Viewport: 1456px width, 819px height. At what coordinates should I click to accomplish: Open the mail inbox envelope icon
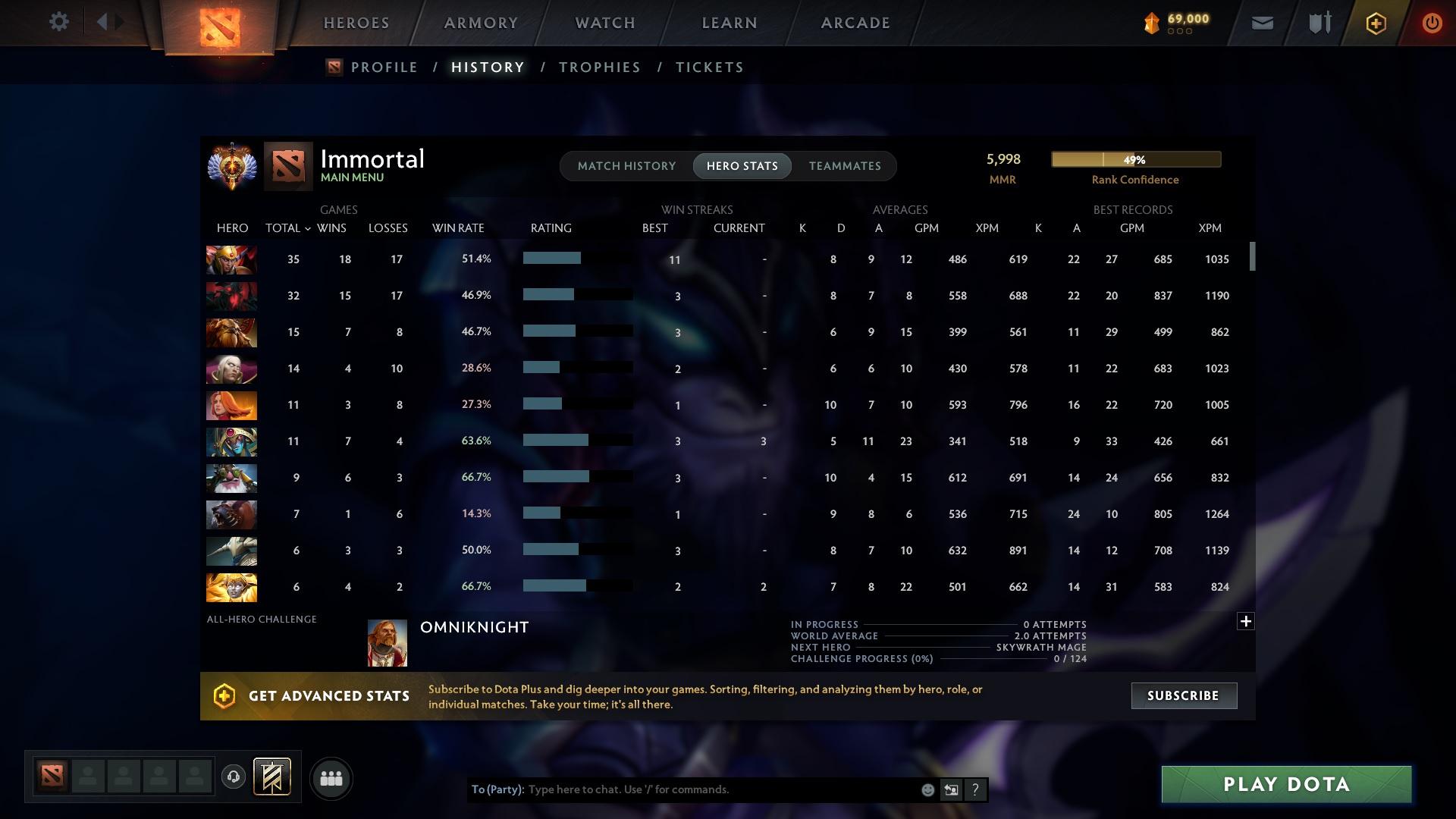coord(1261,23)
